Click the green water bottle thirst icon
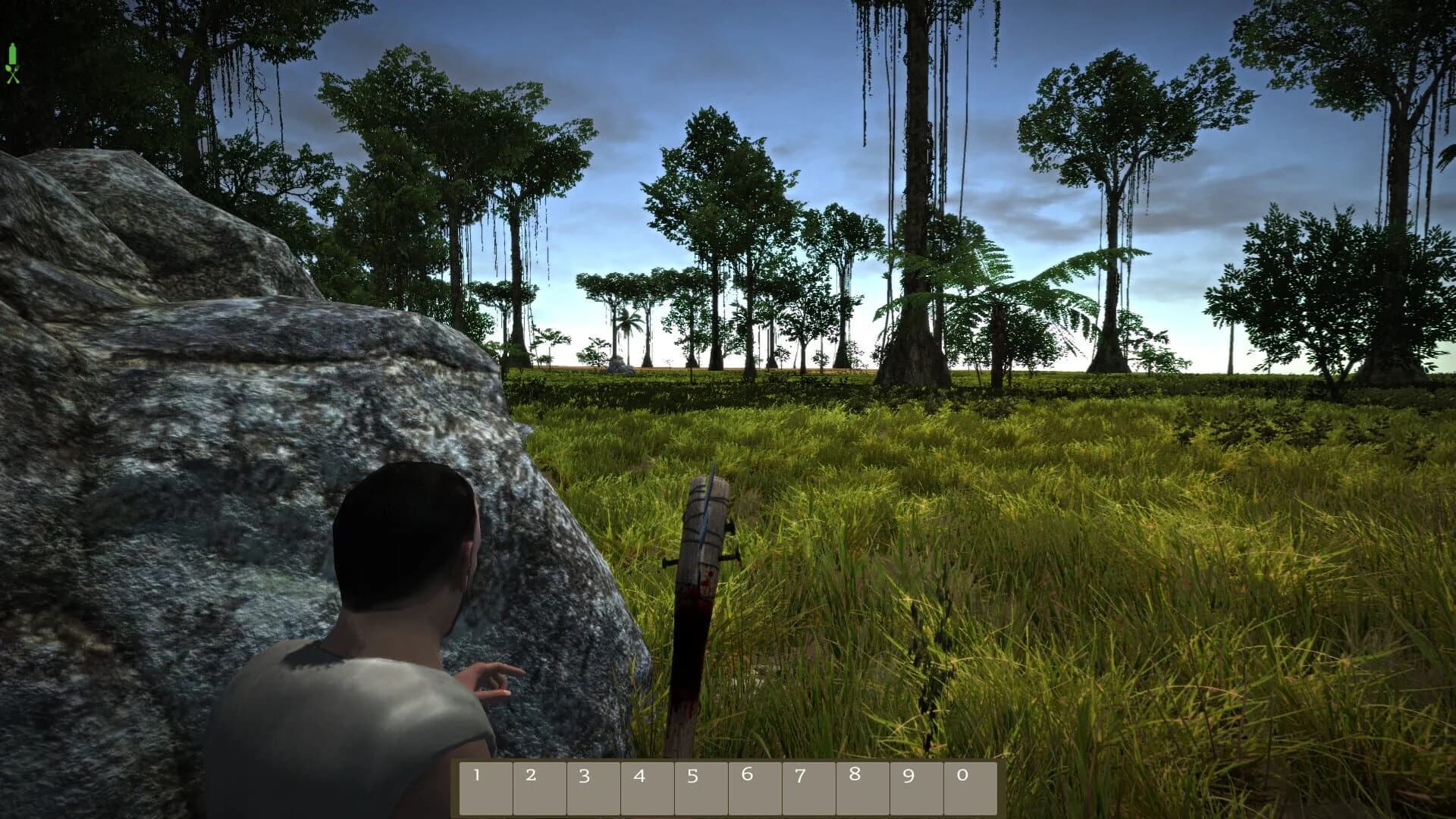 pyautogui.click(x=12, y=53)
